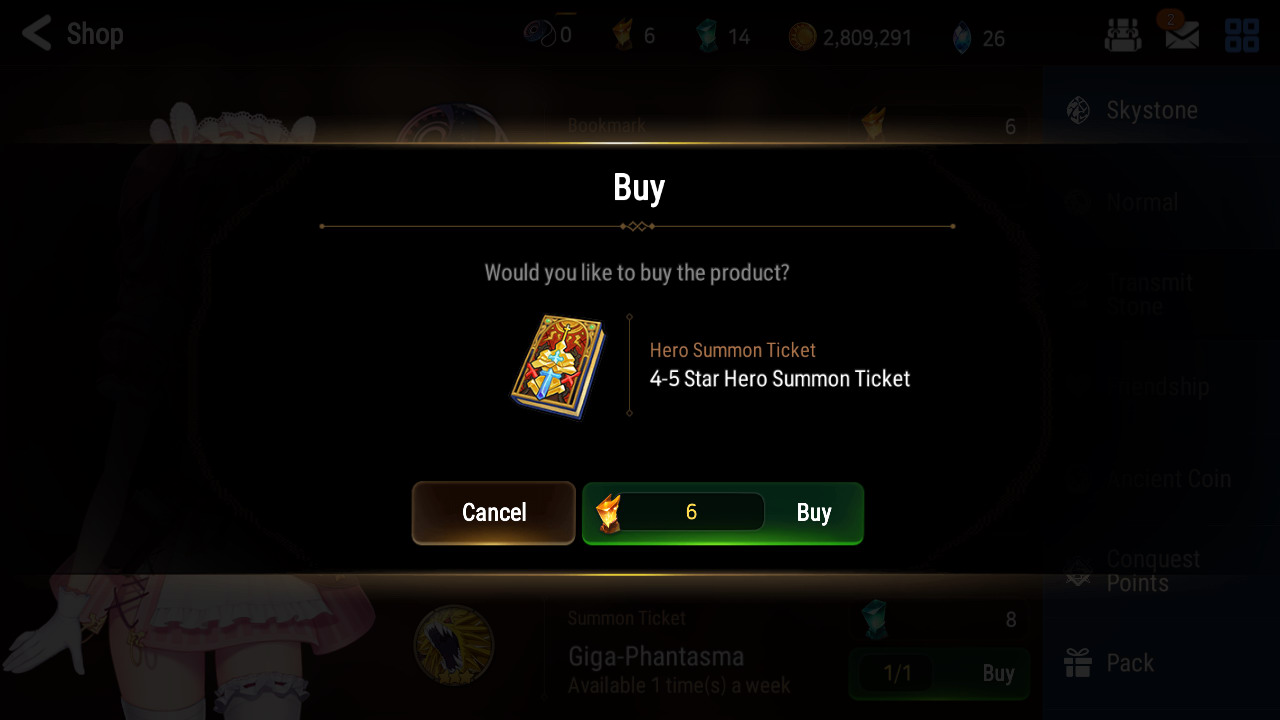Switch to the Skystone shop tab

[x=1150, y=110]
